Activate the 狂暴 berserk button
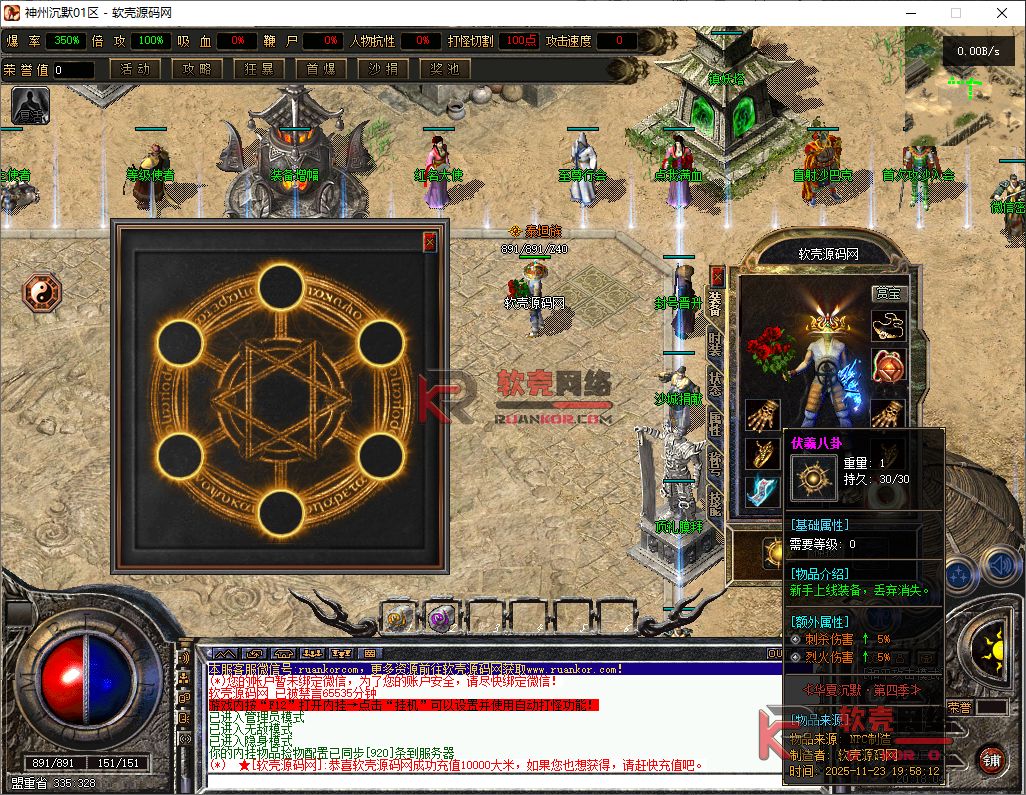 [259, 69]
